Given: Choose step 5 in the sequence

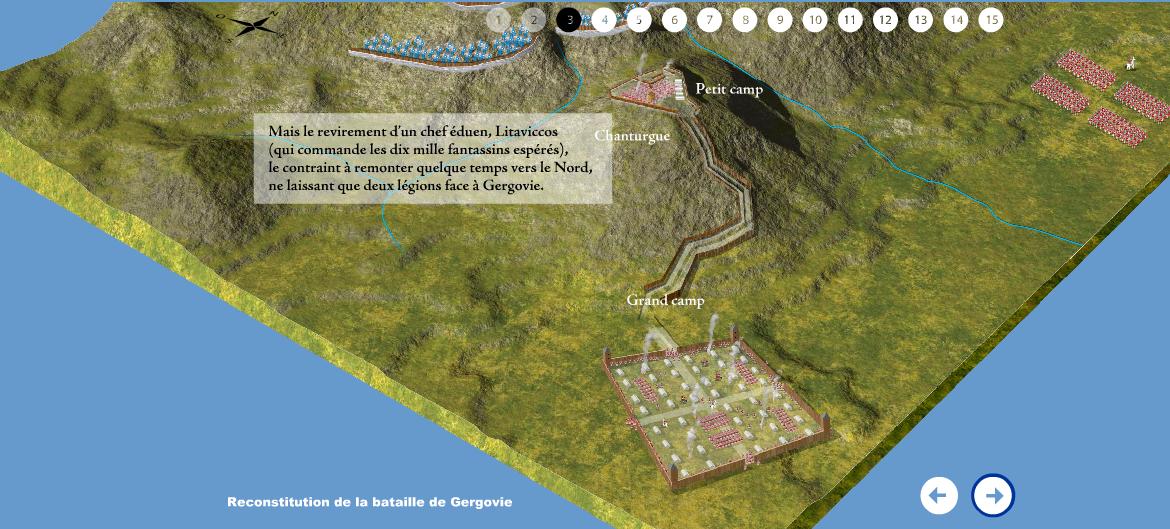Looking at the screenshot, I should coord(639,20).
